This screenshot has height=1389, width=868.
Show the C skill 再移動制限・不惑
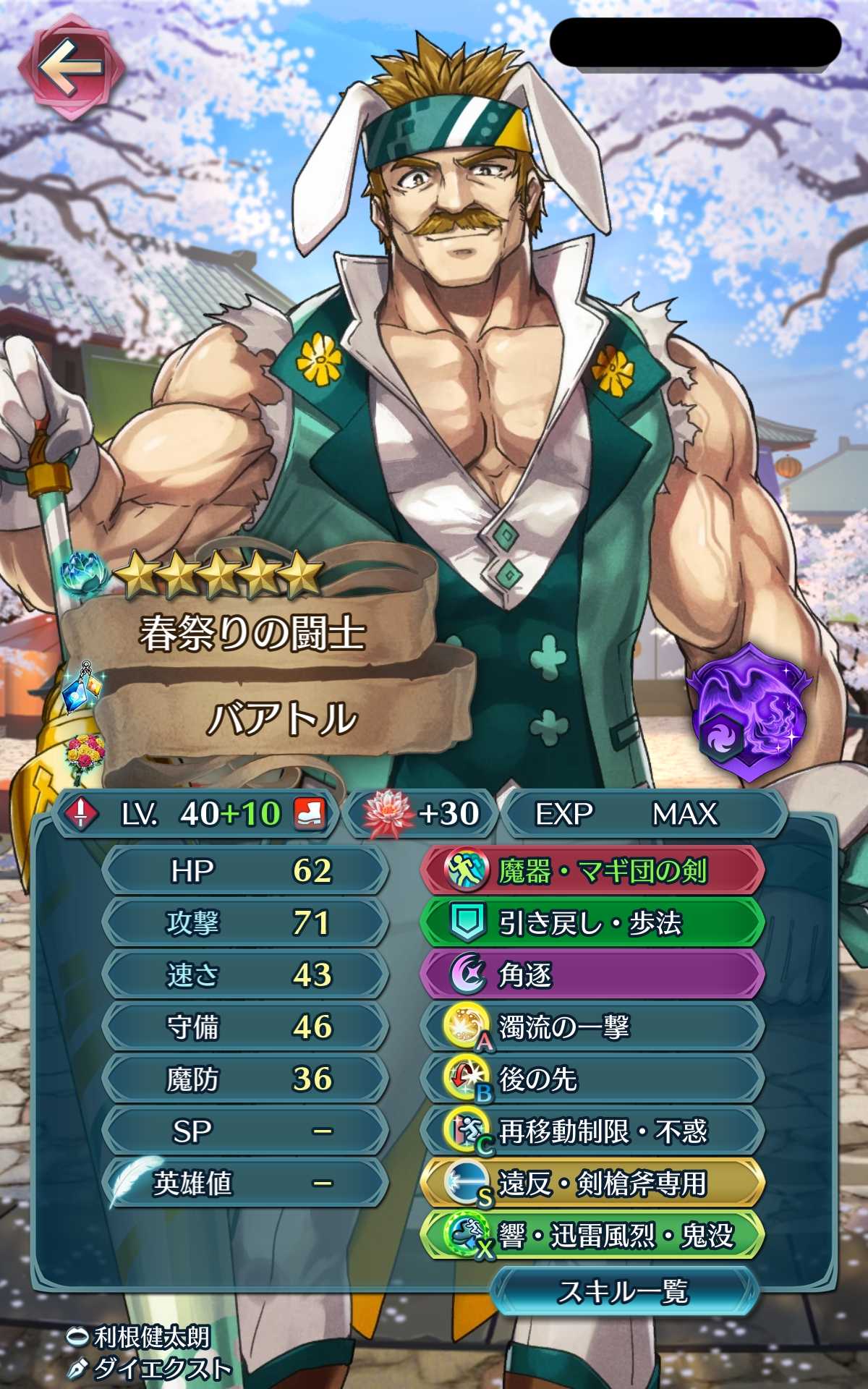pos(593,1131)
